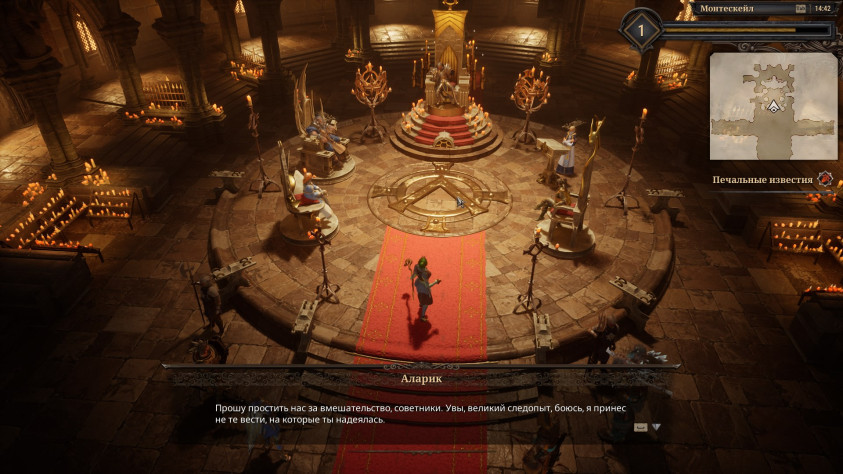843x474 pixels.
Task: Click the red quest marker icon
Action: (x=824, y=180)
